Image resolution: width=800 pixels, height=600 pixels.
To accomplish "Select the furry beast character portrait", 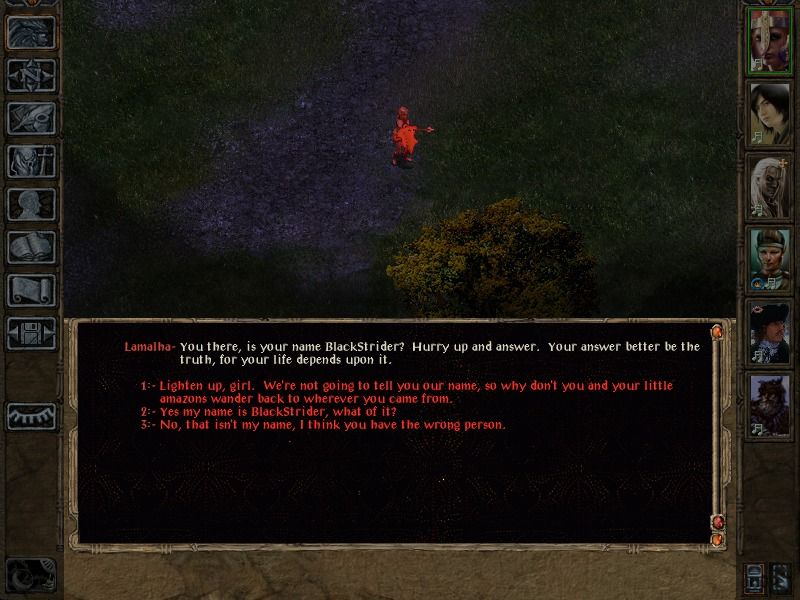I will (x=770, y=404).
